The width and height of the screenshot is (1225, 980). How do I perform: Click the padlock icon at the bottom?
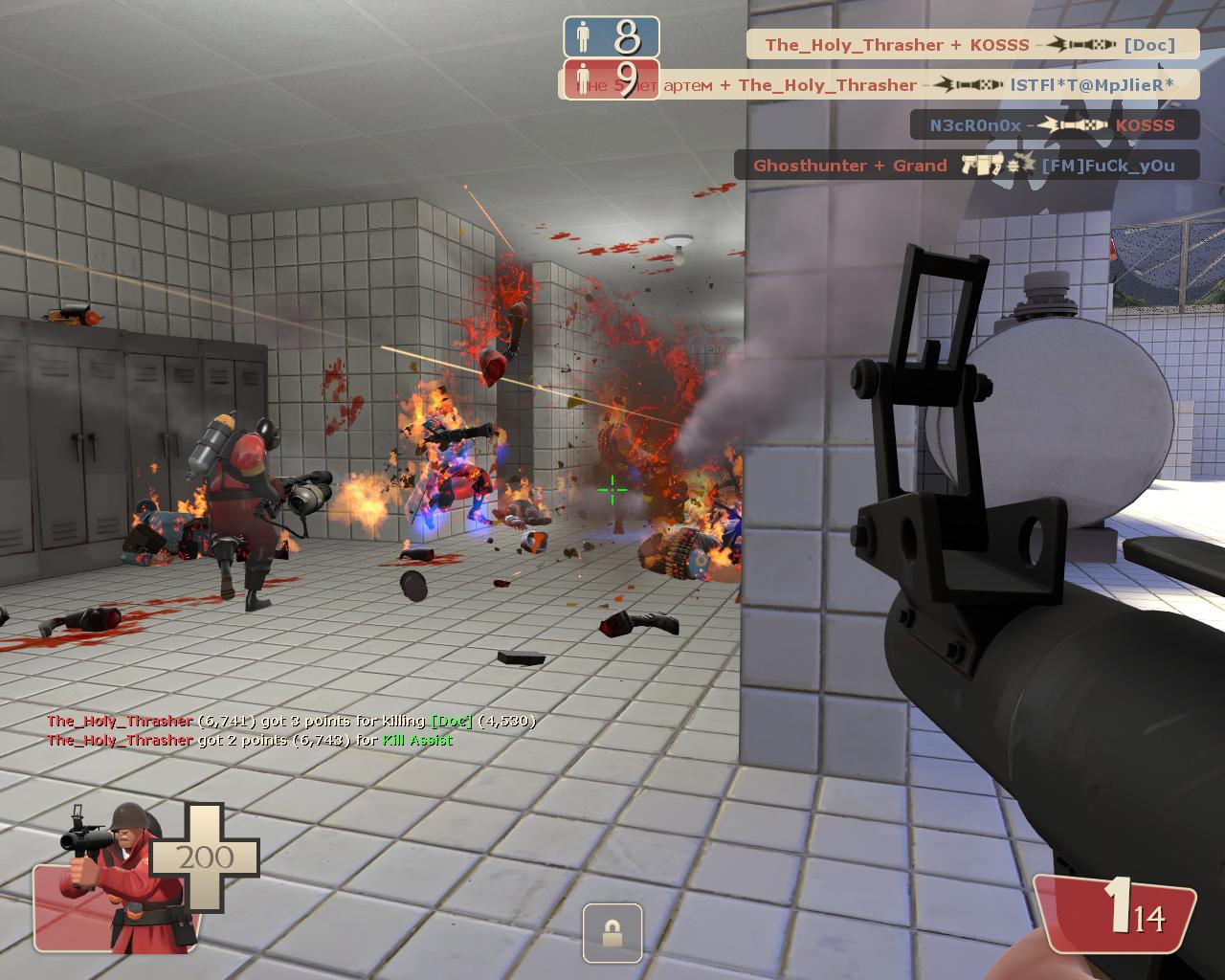(612, 933)
